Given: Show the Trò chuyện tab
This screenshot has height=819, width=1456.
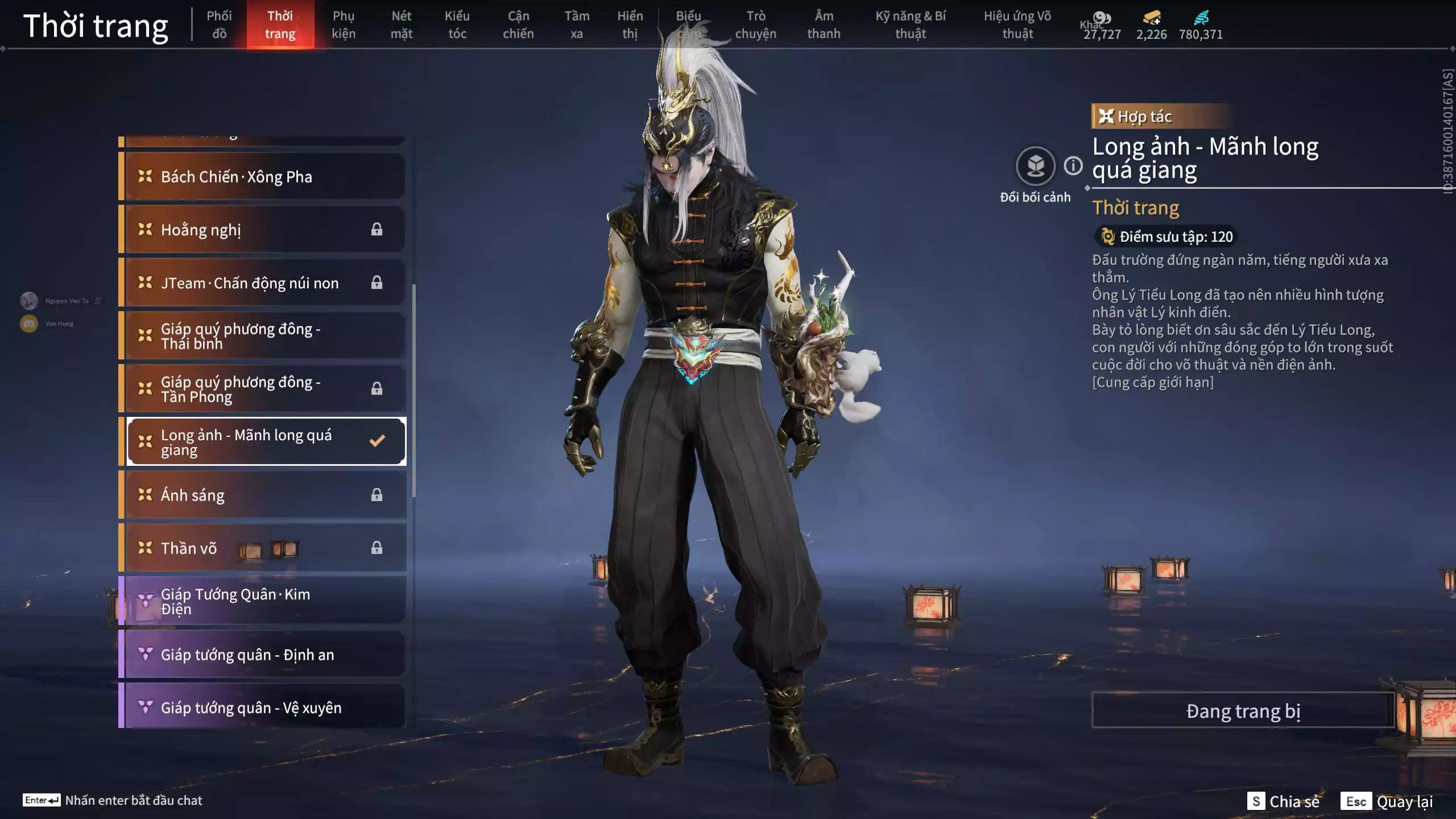Looking at the screenshot, I should click(x=755, y=24).
